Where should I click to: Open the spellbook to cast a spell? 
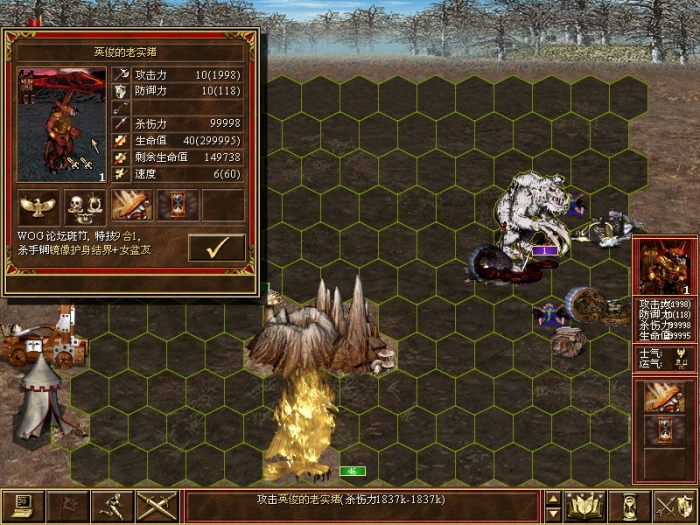tap(584, 506)
